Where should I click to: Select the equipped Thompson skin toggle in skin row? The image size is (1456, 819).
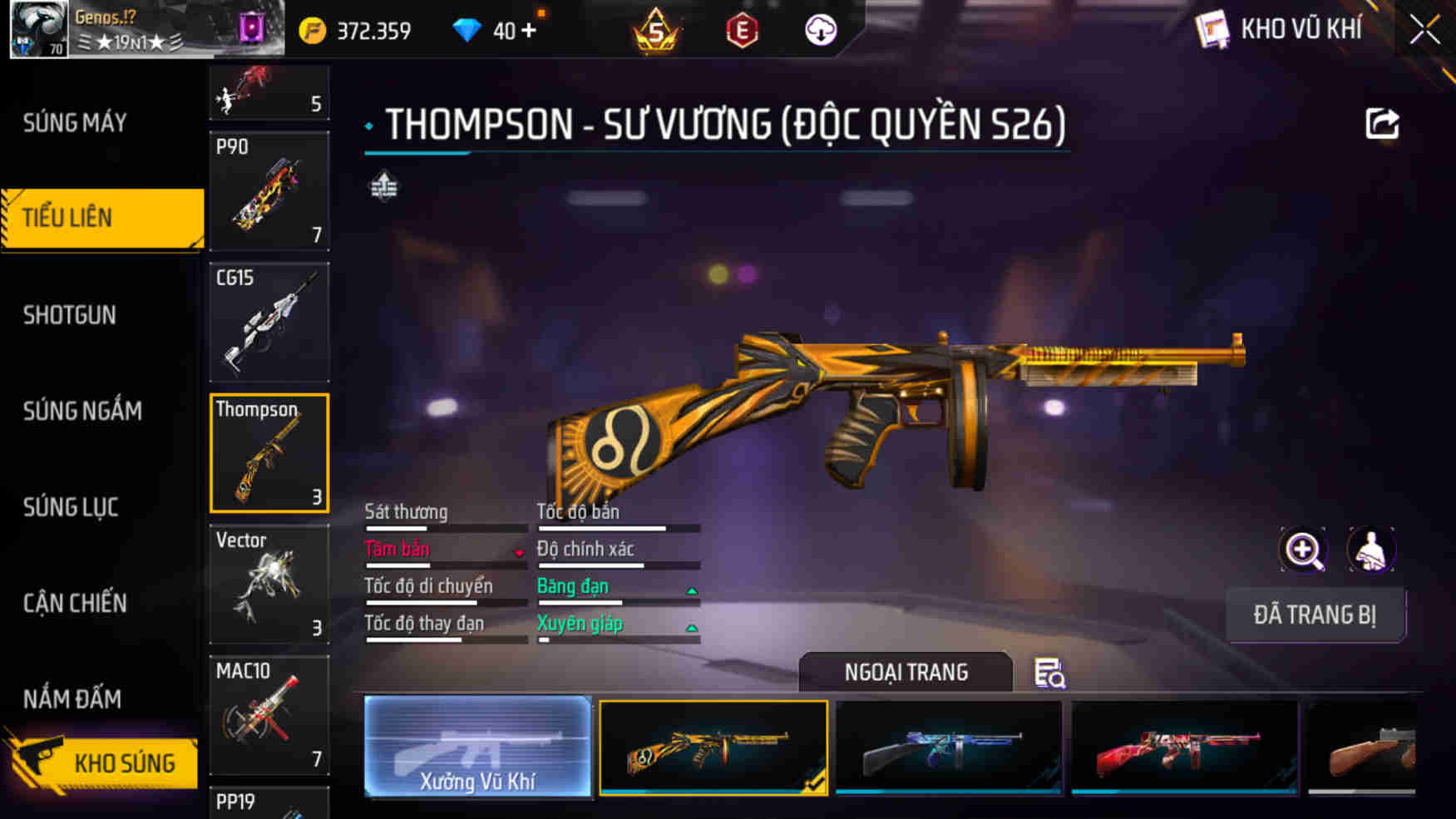[x=713, y=747]
